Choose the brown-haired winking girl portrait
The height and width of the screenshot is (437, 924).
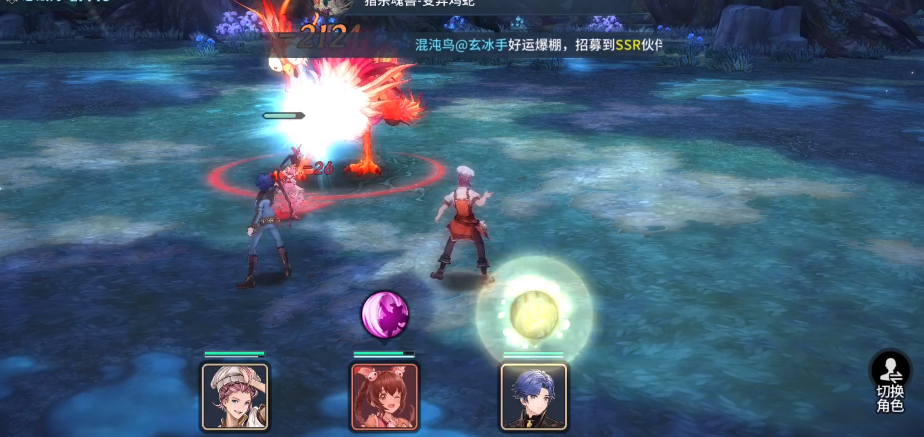pyautogui.click(x=384, y=396)
